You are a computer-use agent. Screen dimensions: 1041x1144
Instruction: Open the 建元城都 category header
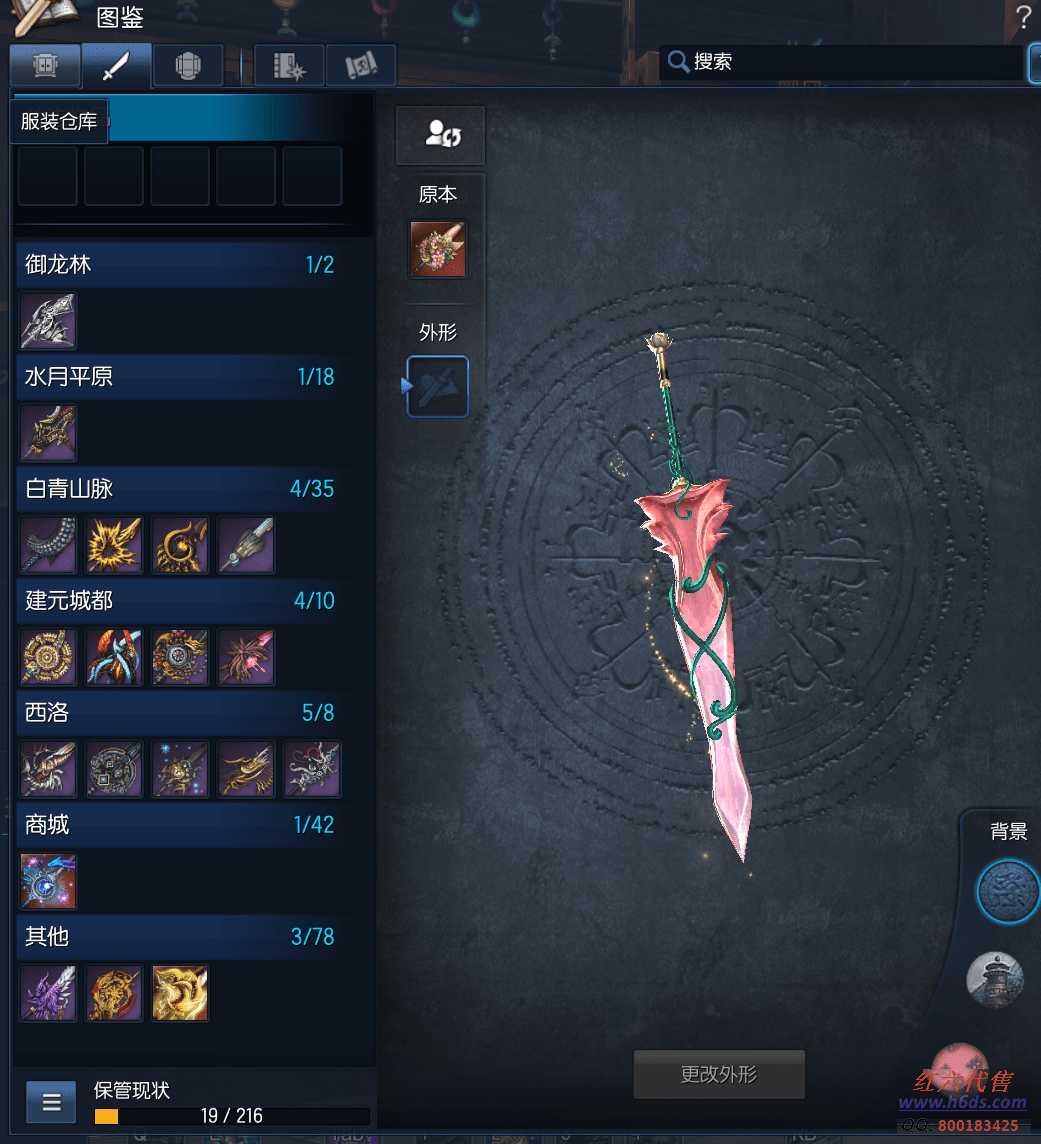click(182, 601)
